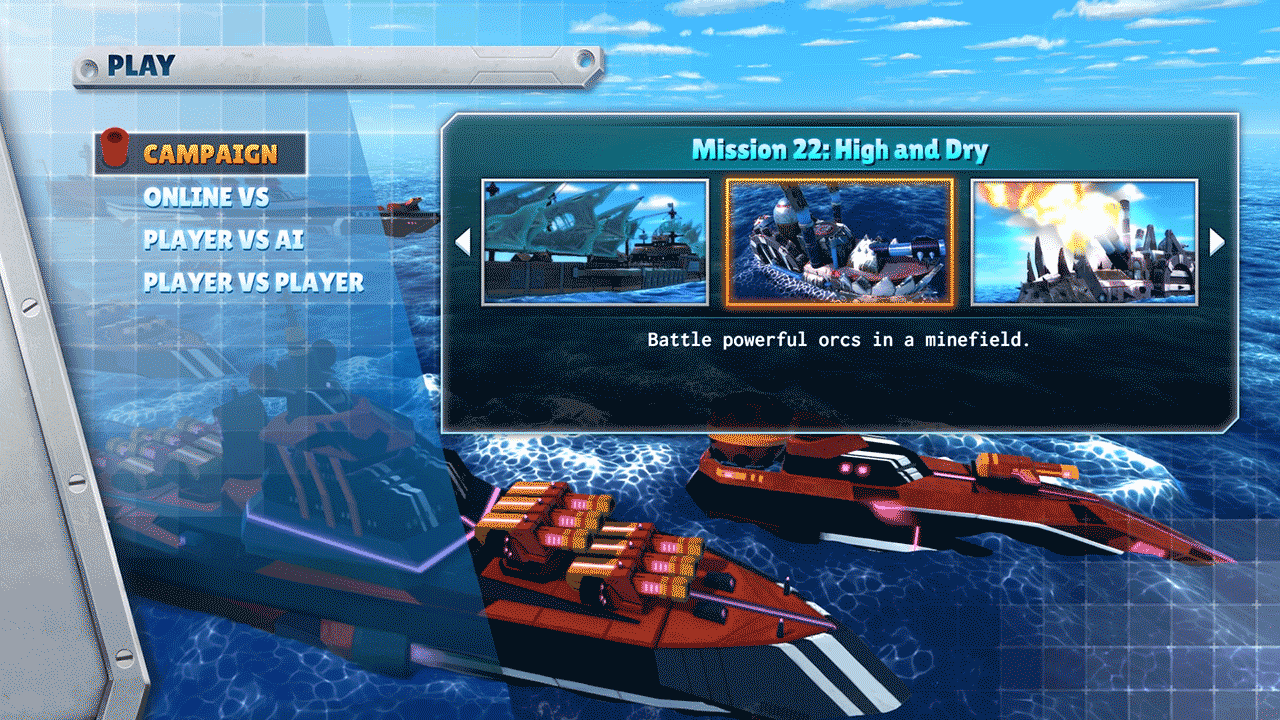1280x720 pixels.
Task: Expand the previous mission with the left chevron
Action: pyautogui.click(x=462, y=241)
